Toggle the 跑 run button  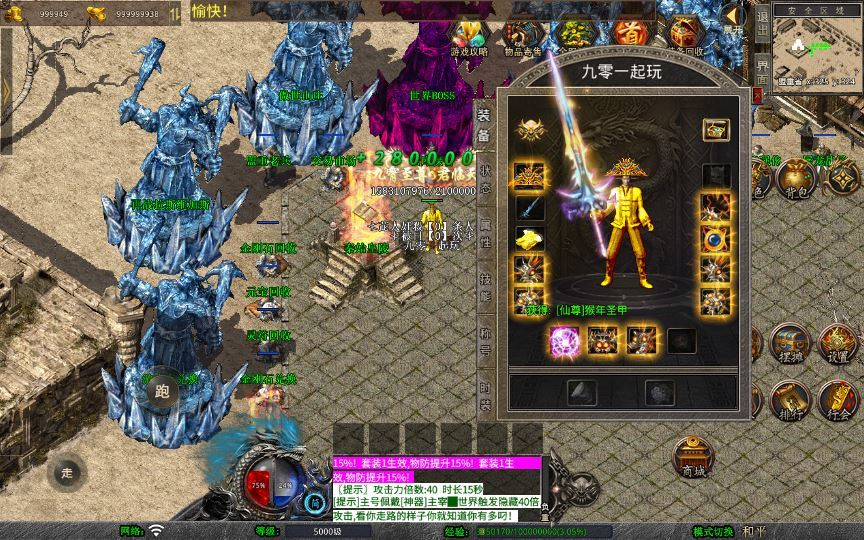[x=163, y=392]
